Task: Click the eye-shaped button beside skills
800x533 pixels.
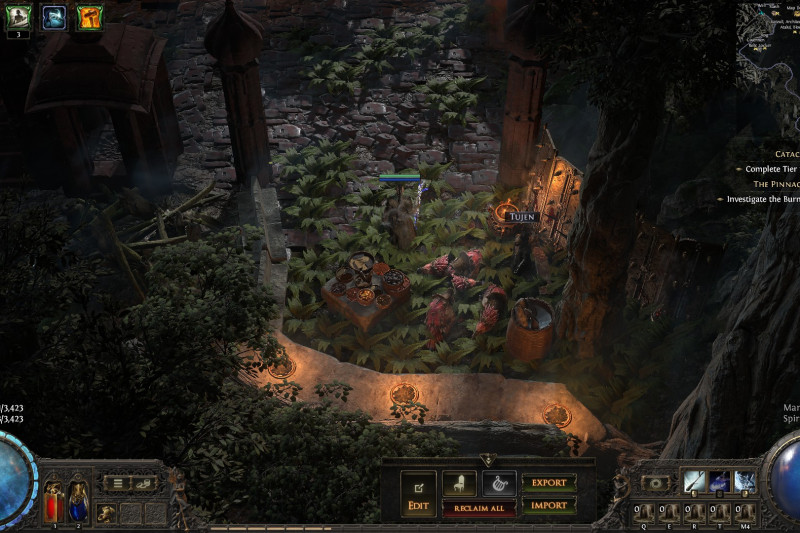Action: click(655, 482)
